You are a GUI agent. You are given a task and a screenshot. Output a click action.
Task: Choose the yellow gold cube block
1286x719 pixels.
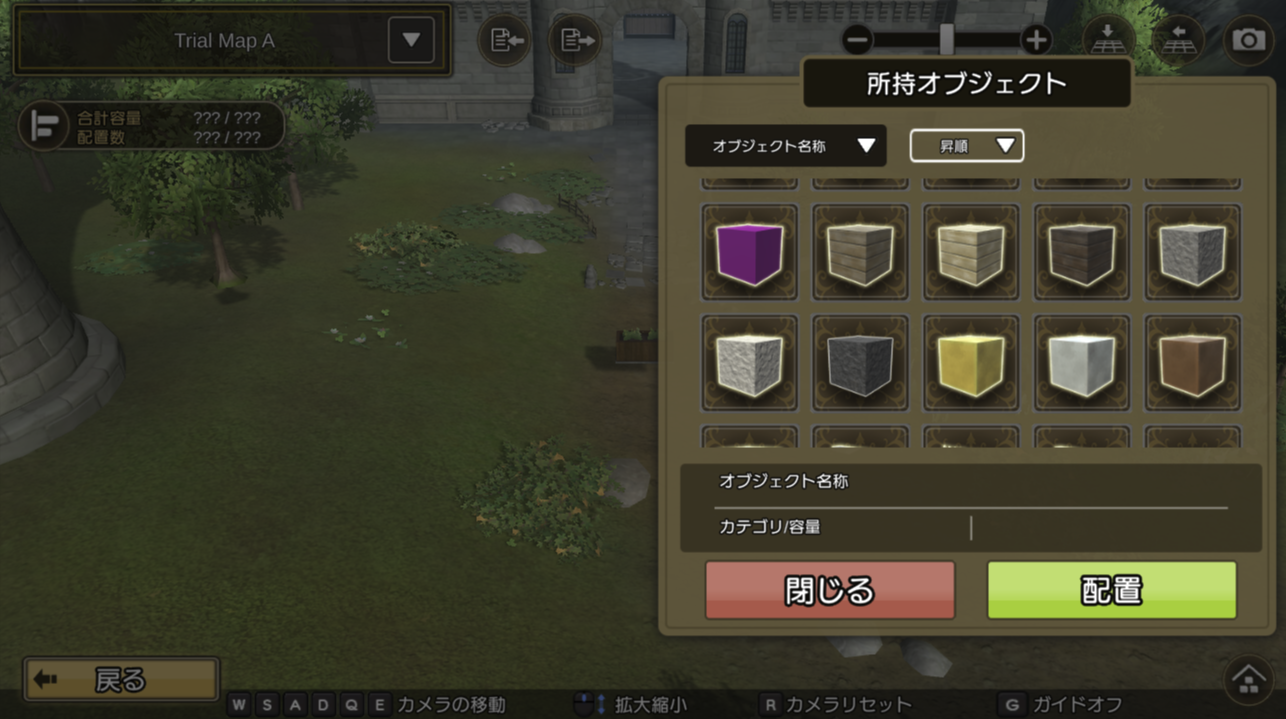point(971,363)
